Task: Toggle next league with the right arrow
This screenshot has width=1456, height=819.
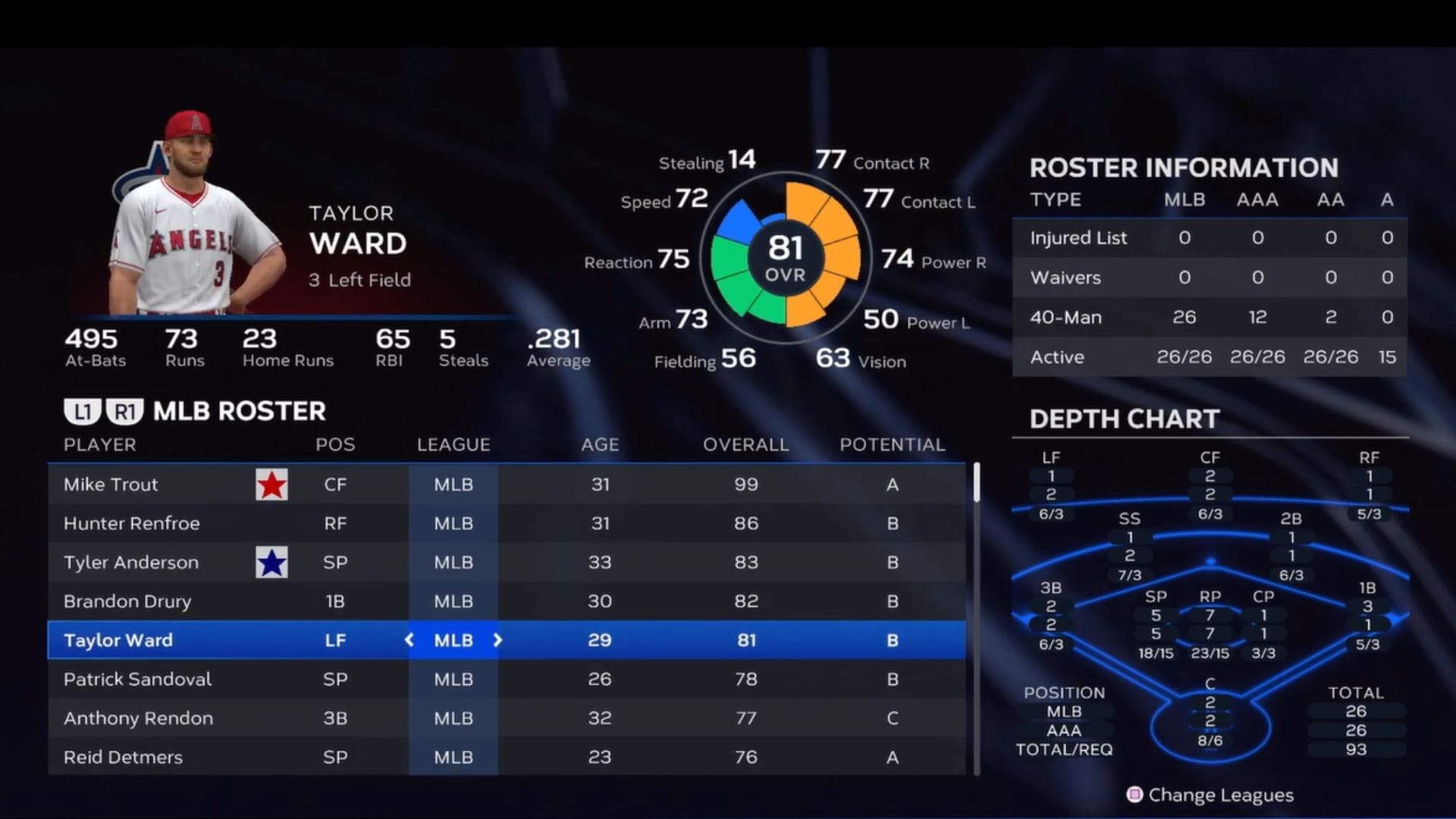Action: [x=498, y=640]
